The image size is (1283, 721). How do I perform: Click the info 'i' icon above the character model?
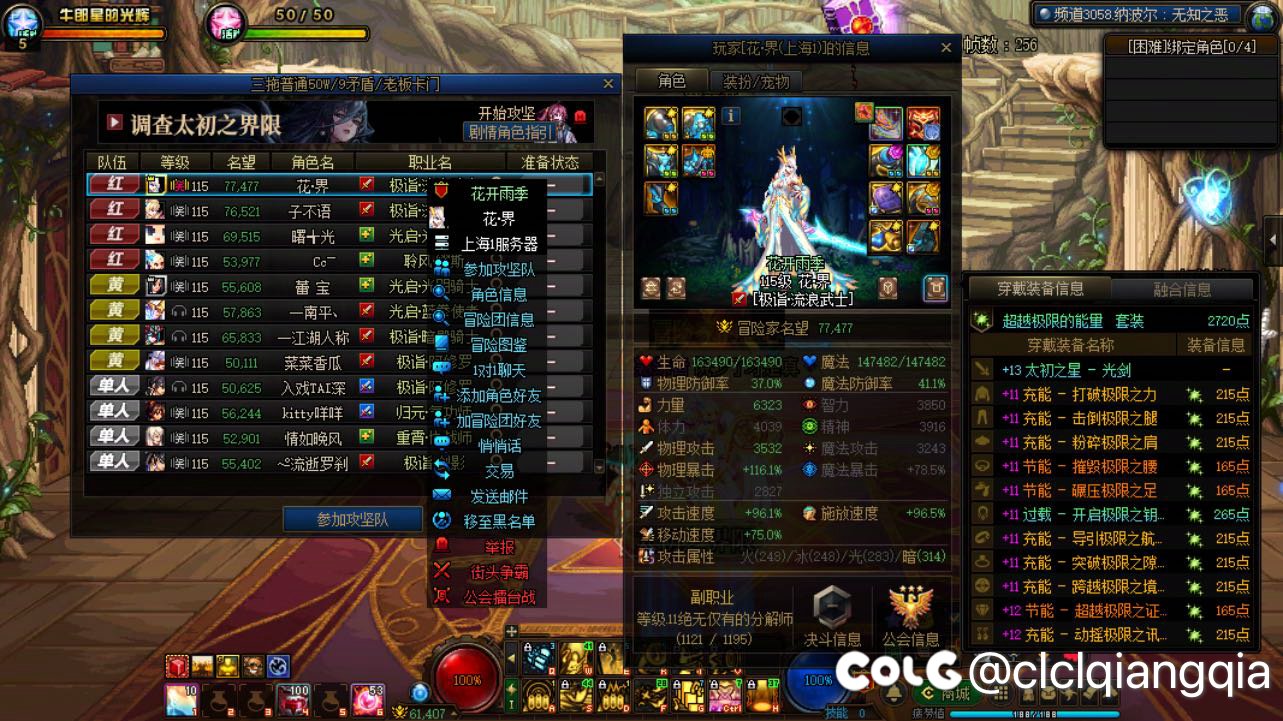(730, 116)
